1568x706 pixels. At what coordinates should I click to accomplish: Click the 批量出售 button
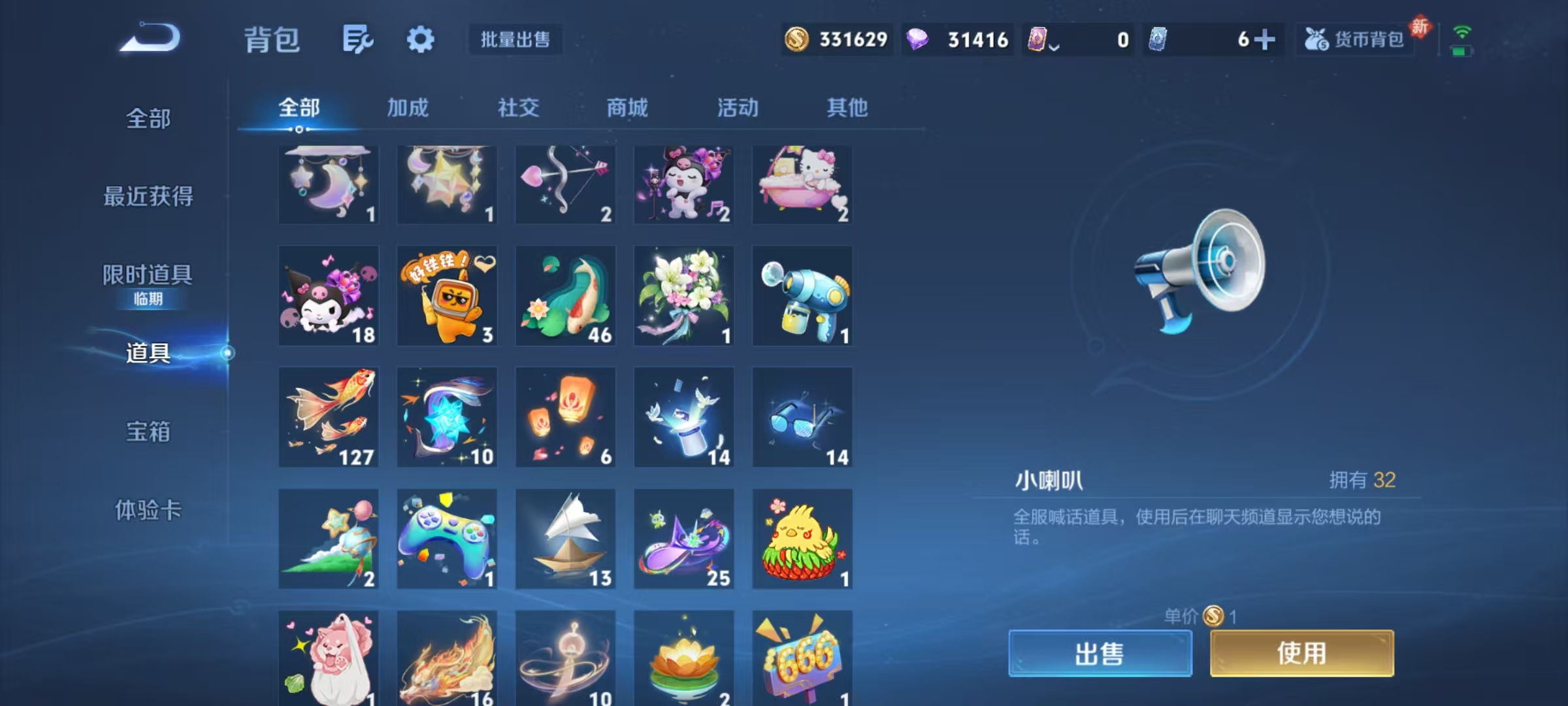[514, 39]
